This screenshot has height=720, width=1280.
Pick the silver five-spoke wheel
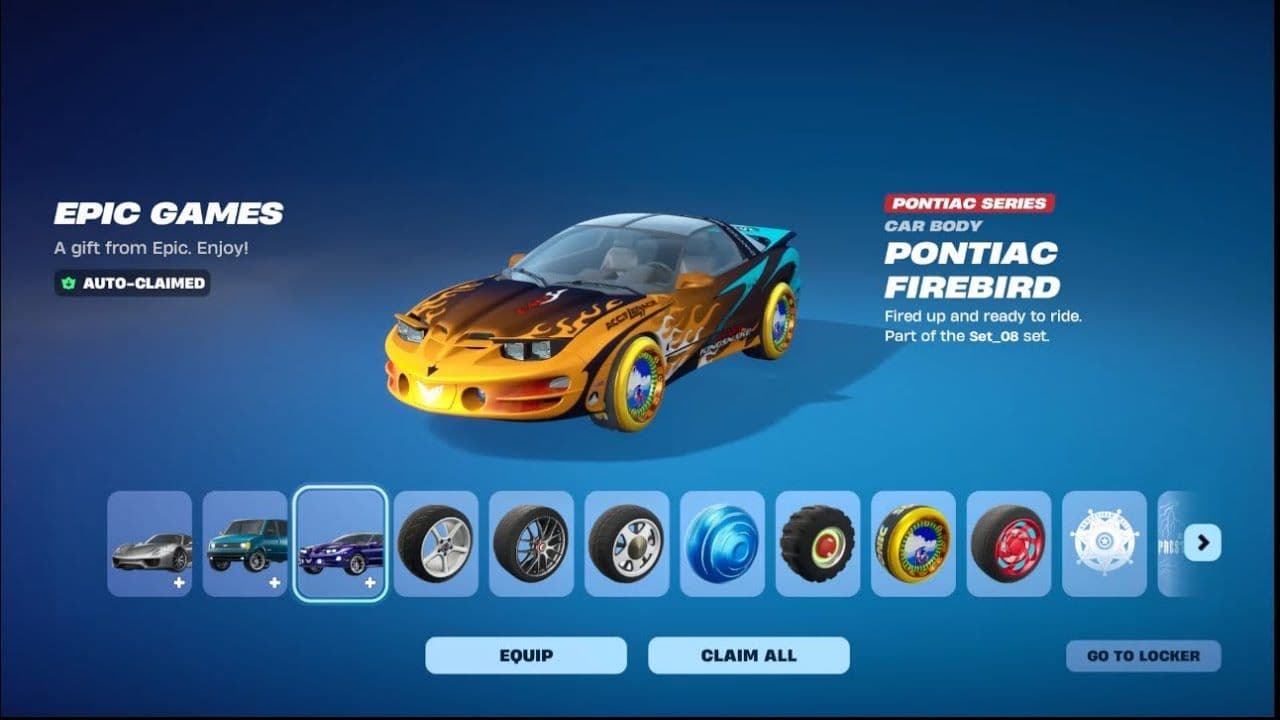436,544
